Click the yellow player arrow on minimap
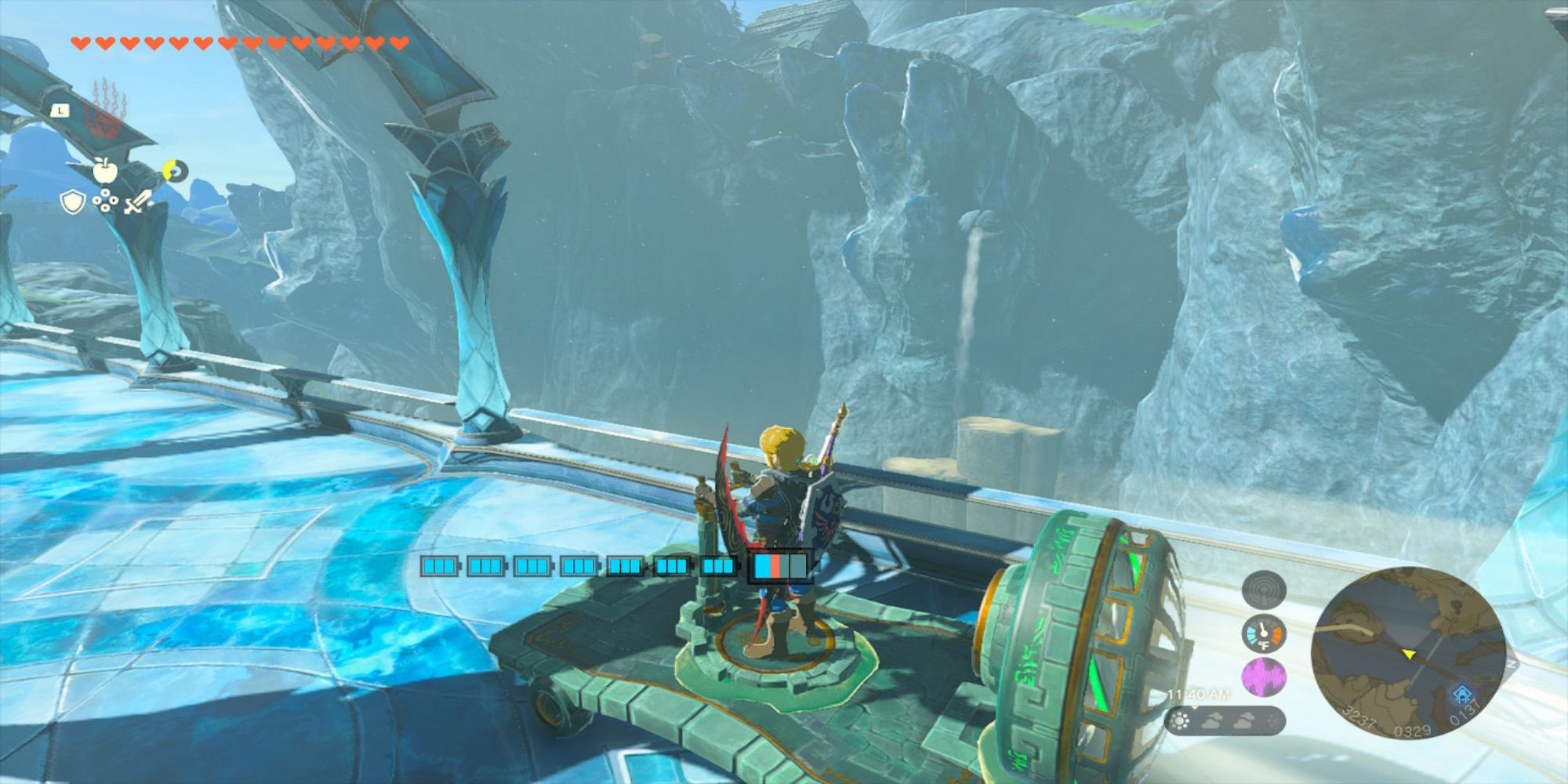The image size is (1568, 784). click(x=1409, y=655)
